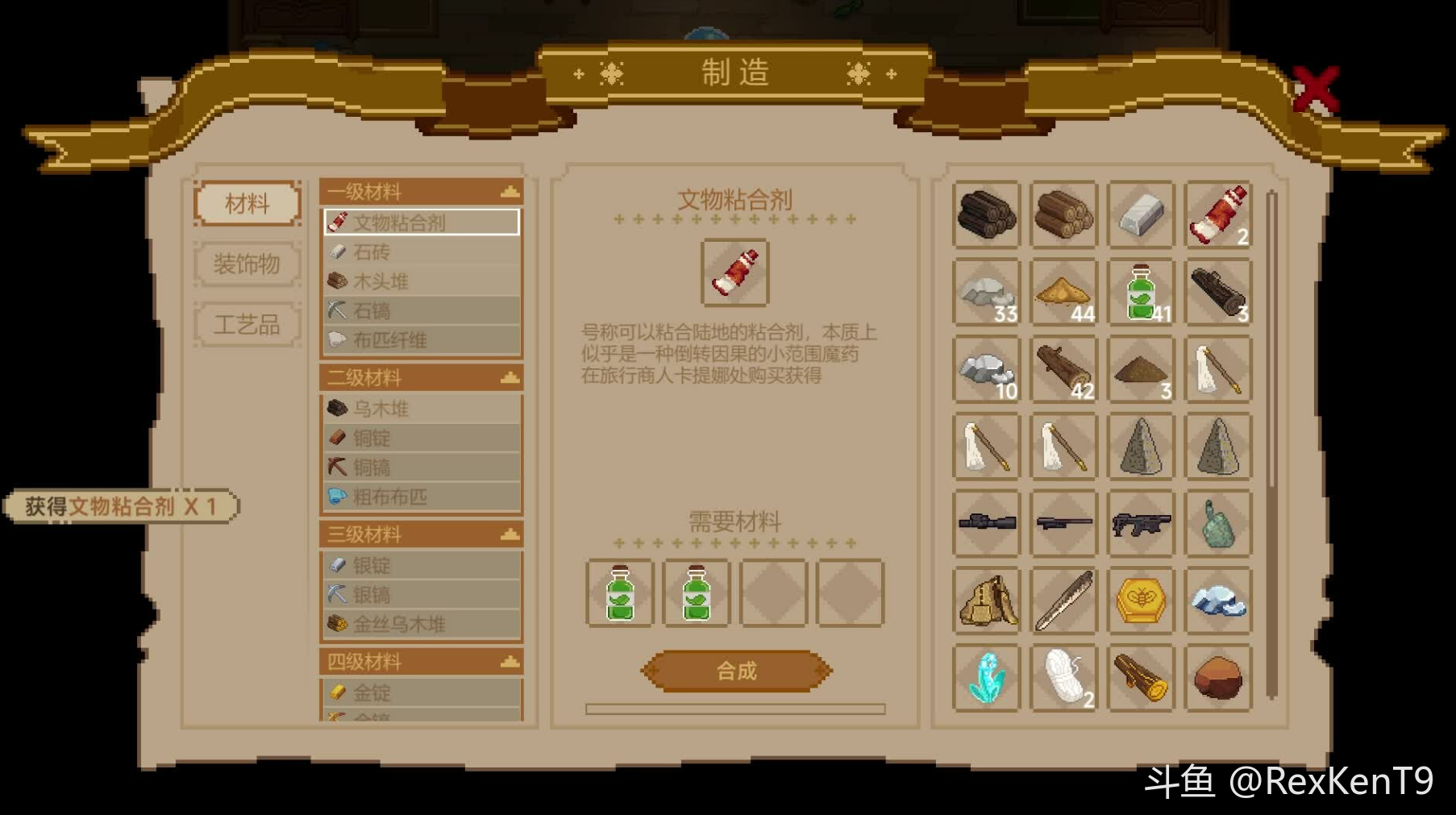This screenshot has width=1456, height=815.
Task: Select the 金丝乌木堆 recipe
Action: click(x=421, y=624)
